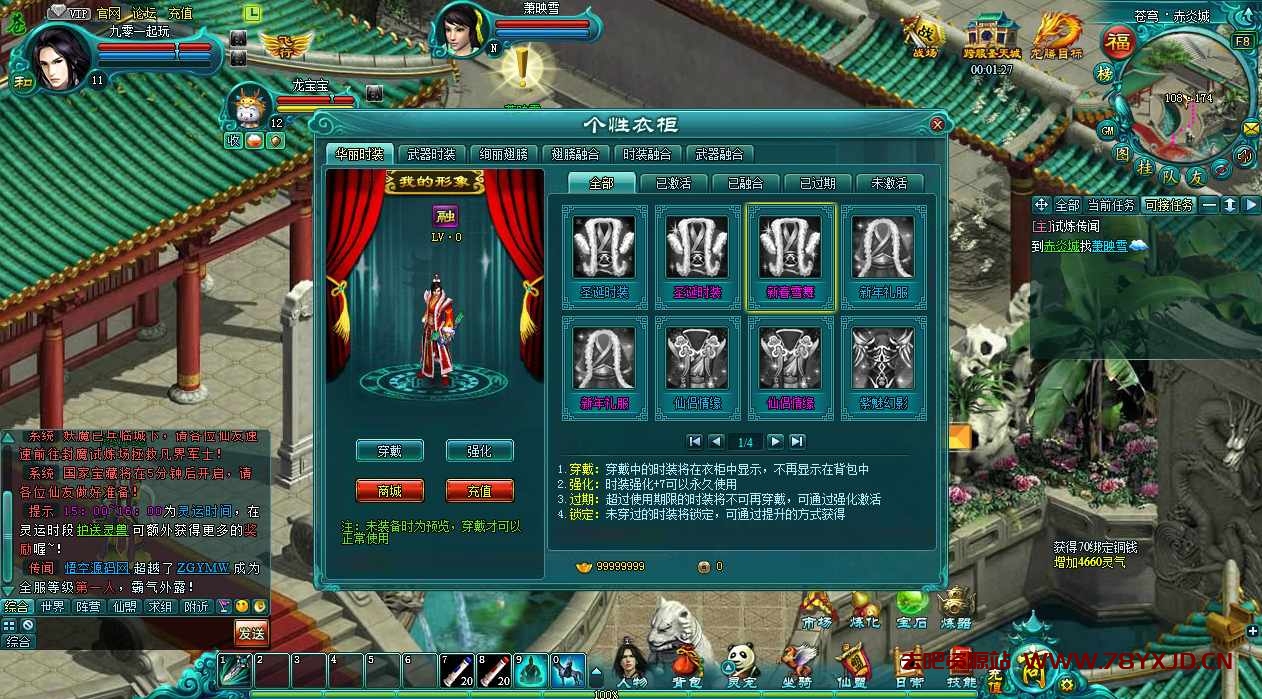The height and width of the screenshot is (699, 1262).
Task: Click the 发送 send chat button
Action: click(251, 632)
